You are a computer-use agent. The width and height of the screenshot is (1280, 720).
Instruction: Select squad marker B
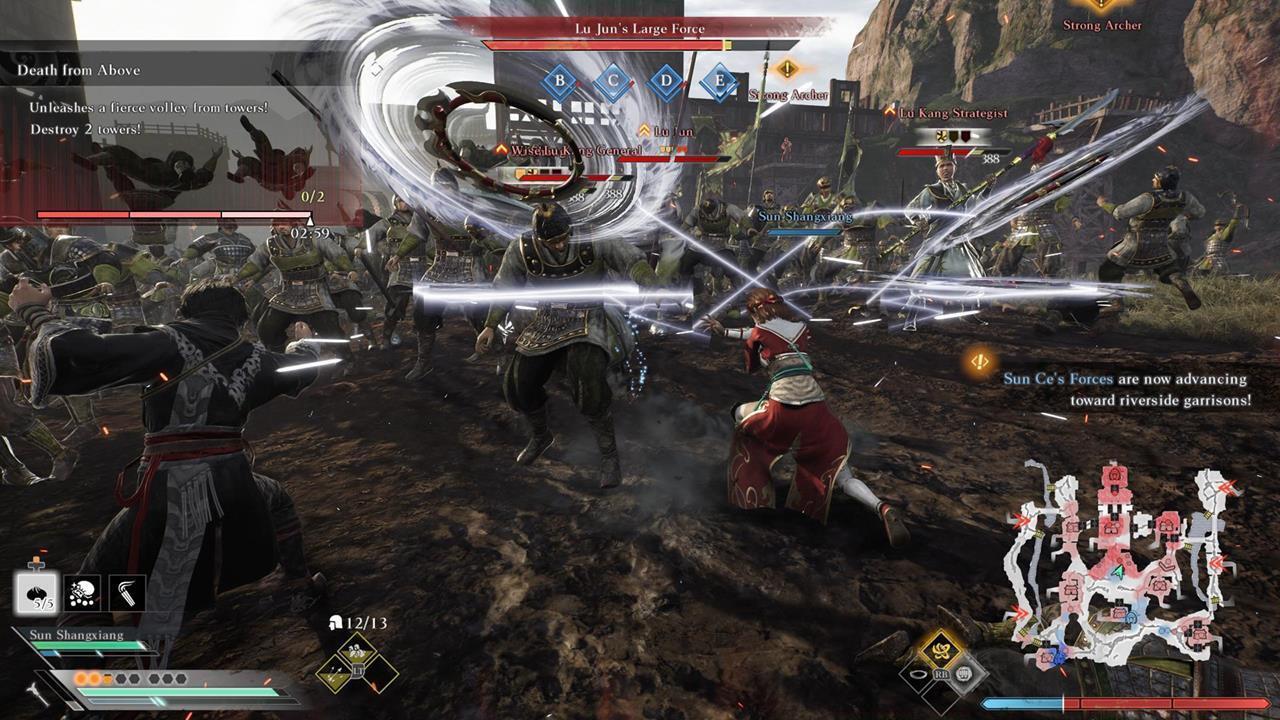(x=560, y=81)
